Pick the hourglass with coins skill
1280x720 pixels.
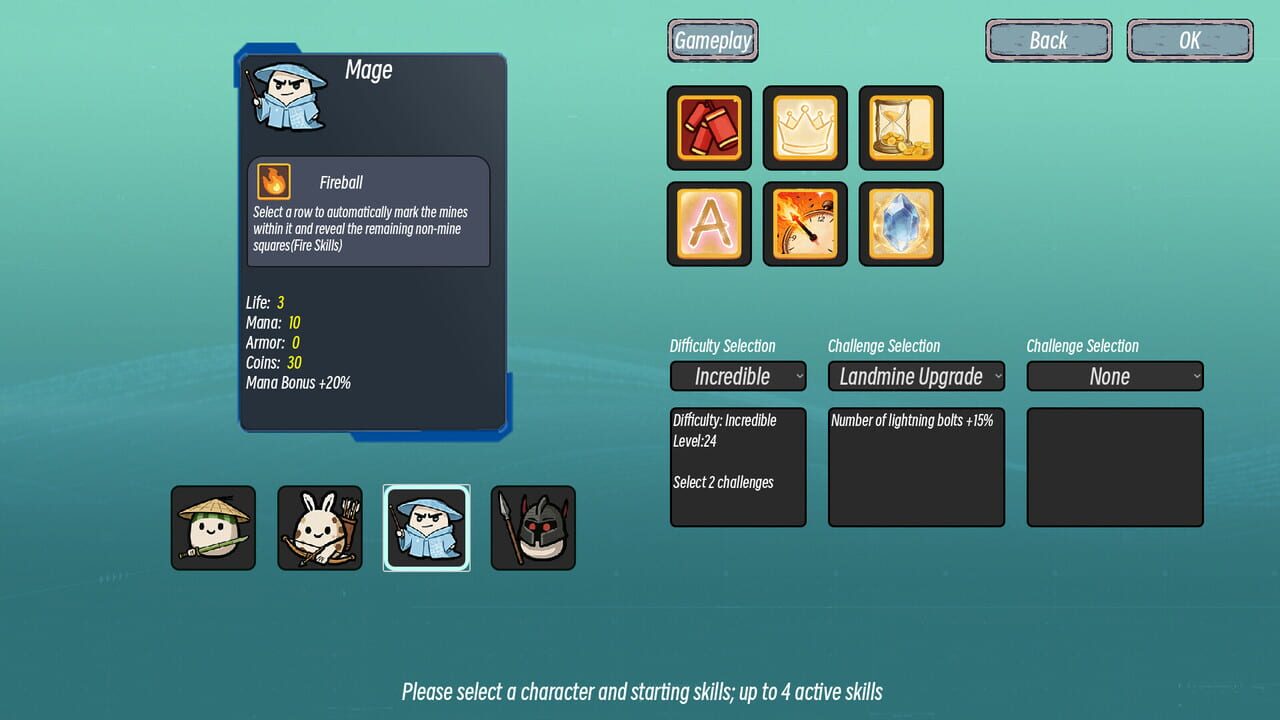pos(900,129)
